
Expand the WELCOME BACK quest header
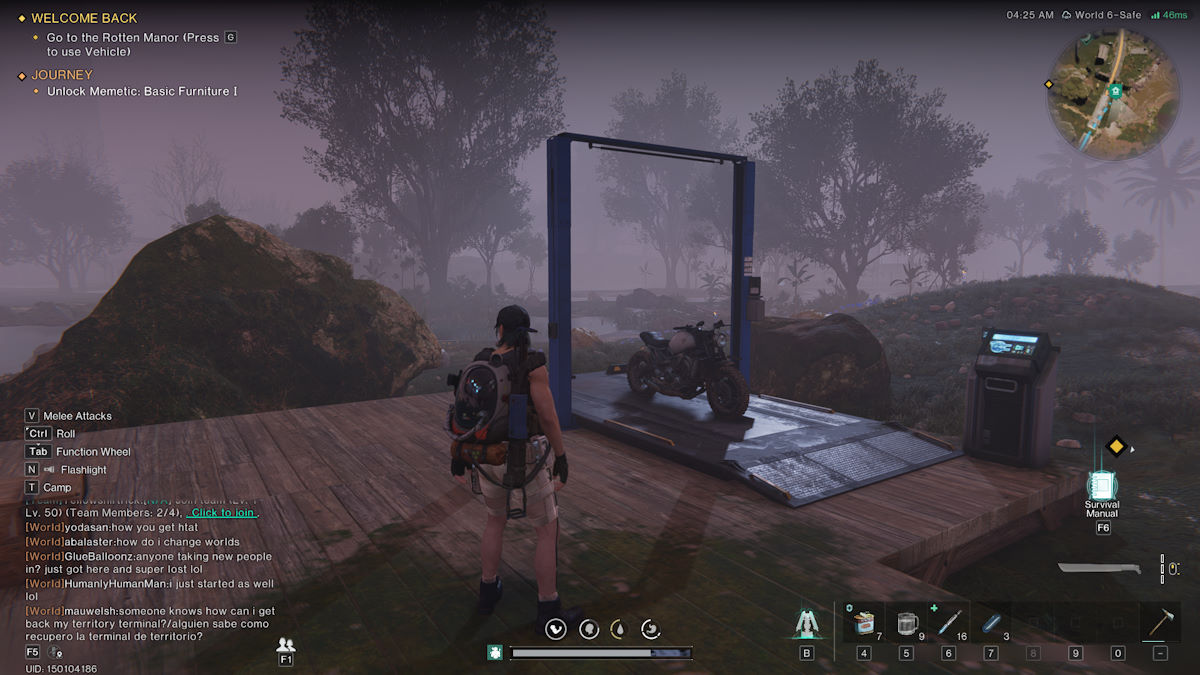84,18
